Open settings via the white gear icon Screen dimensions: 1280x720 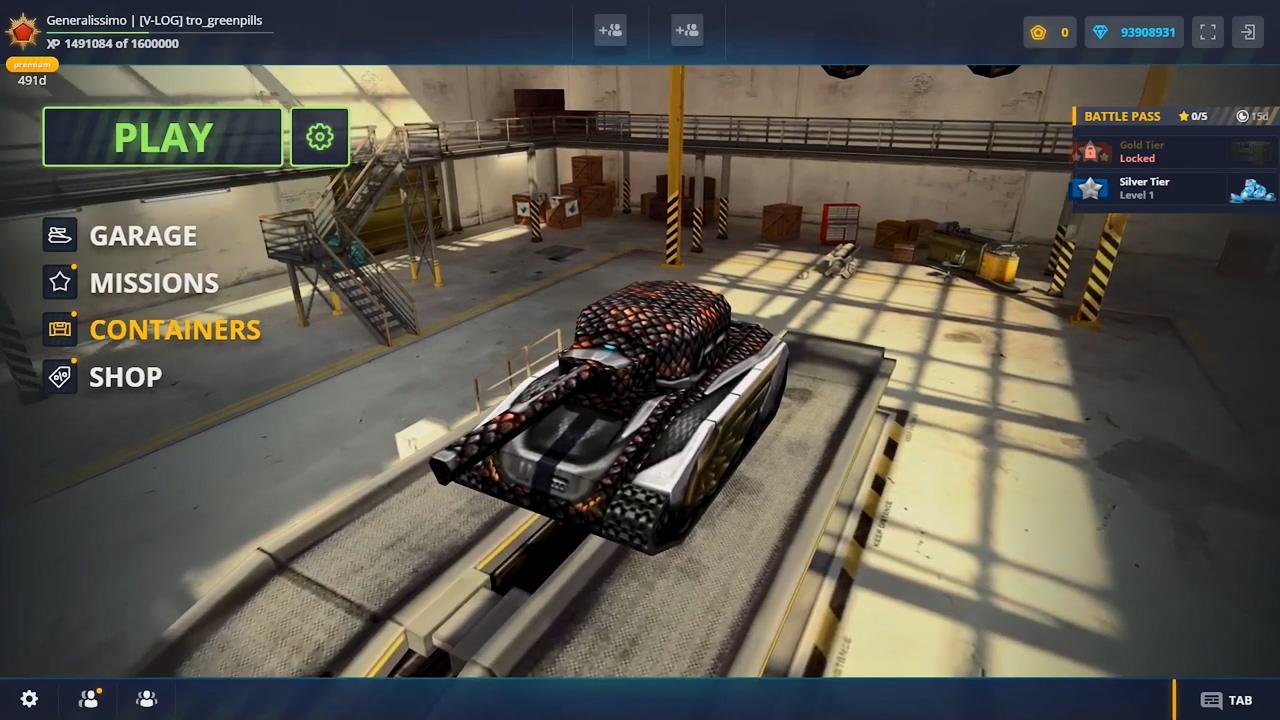coord(30,699)
